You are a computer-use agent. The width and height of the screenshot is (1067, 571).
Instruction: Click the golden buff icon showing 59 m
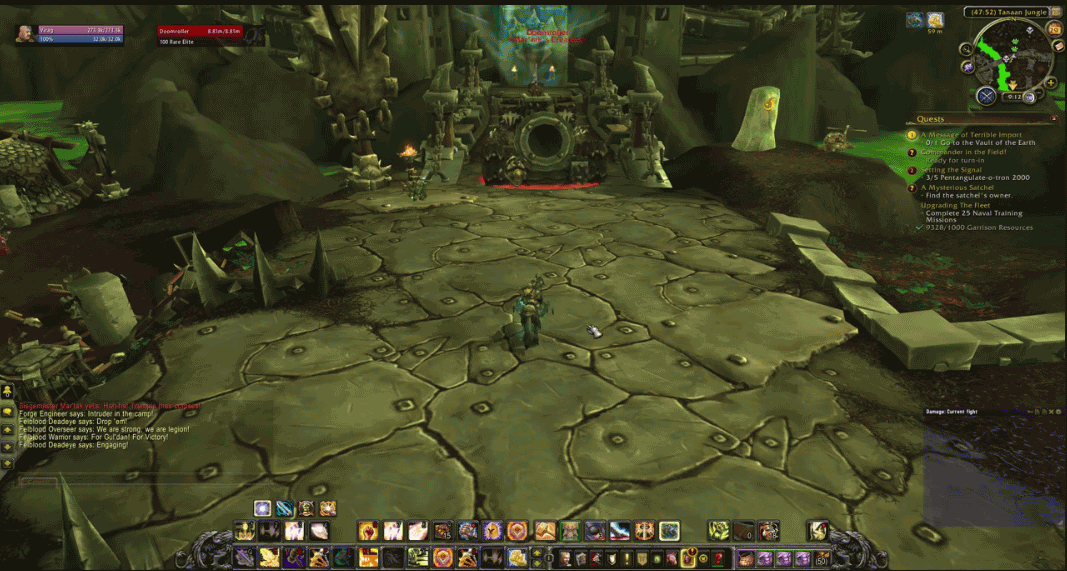tap(935, 20)
